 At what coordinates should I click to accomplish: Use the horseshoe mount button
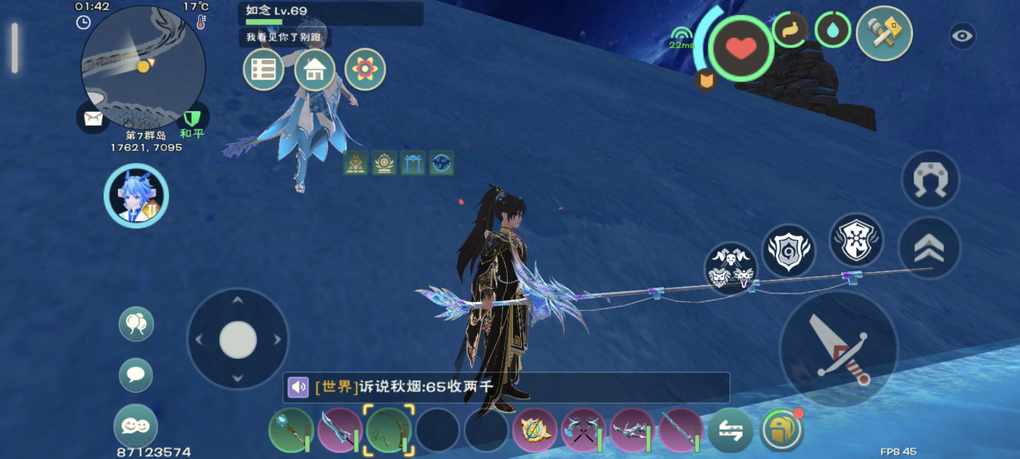930,179
